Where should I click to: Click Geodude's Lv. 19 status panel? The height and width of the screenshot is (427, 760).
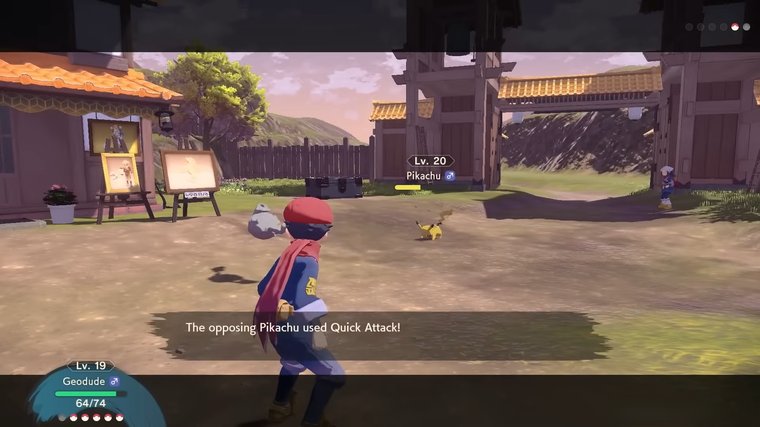91,390
